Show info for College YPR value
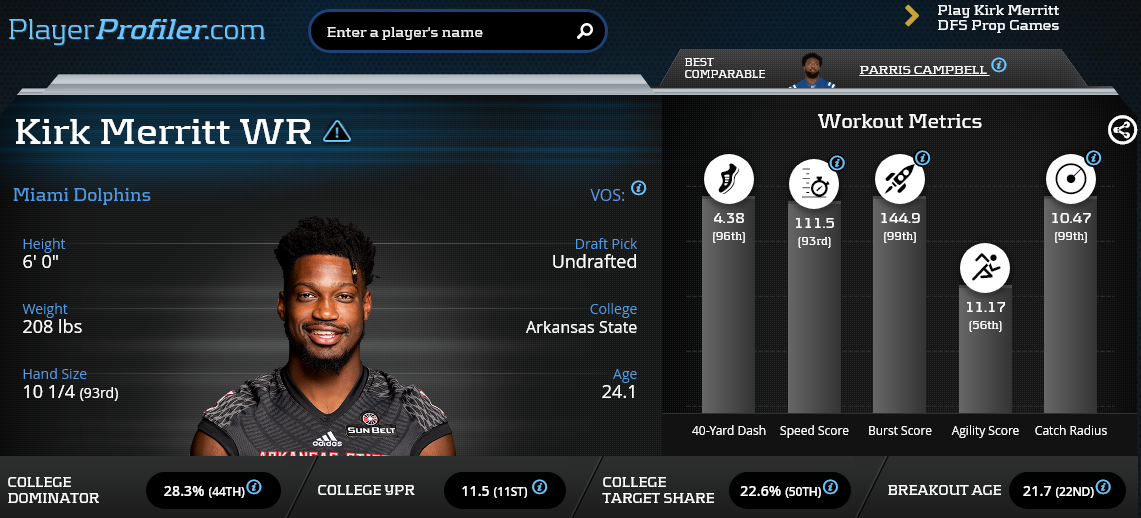The width and height of the screenshot is (1141, 518). click(539, 487)
